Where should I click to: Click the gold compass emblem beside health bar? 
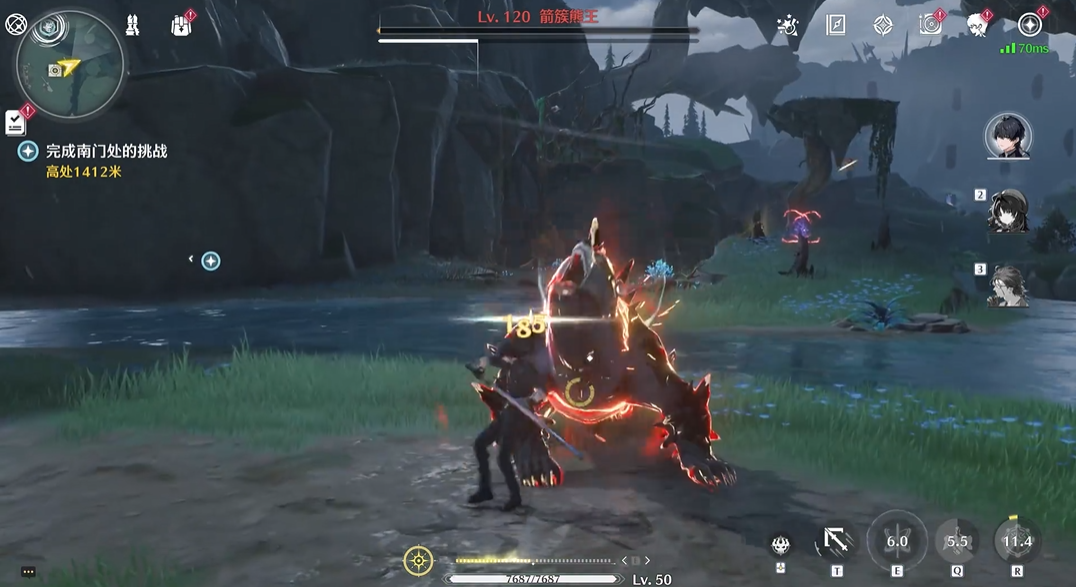418,561
